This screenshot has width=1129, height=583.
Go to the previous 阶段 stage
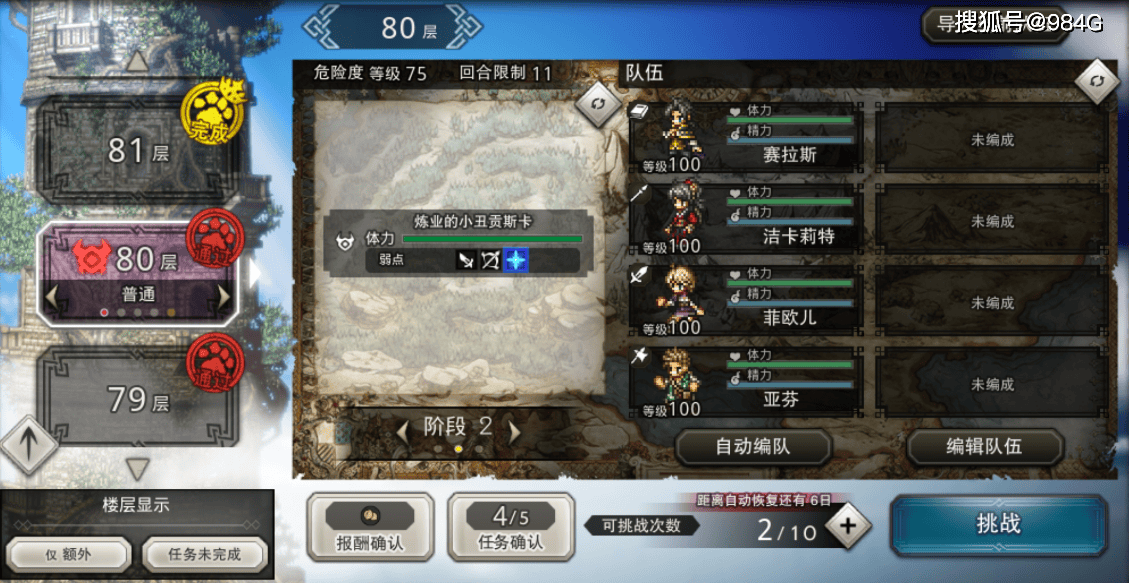click(x=402, y=431)
